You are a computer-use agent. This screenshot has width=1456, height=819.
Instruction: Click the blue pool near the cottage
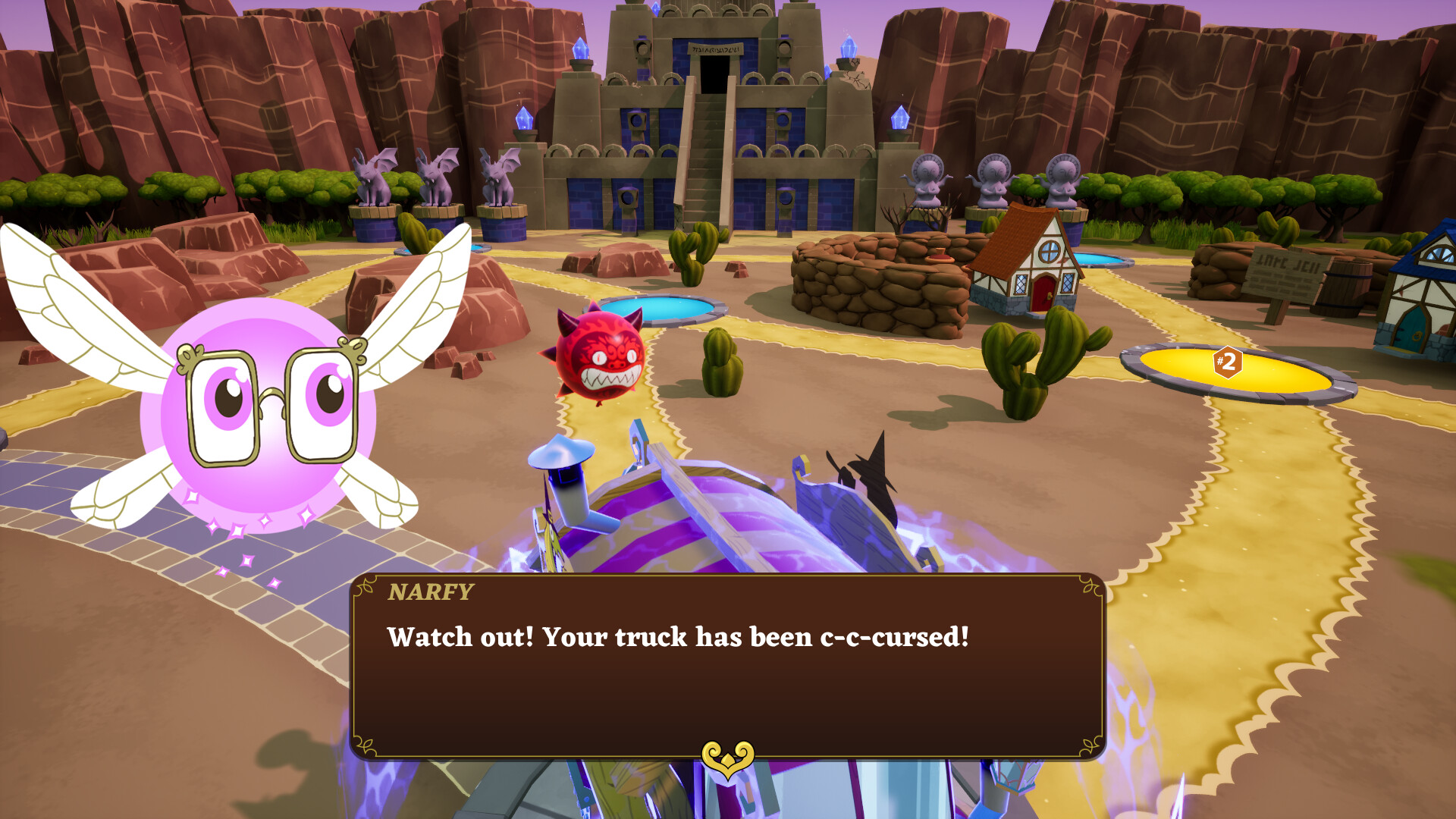1102,260
